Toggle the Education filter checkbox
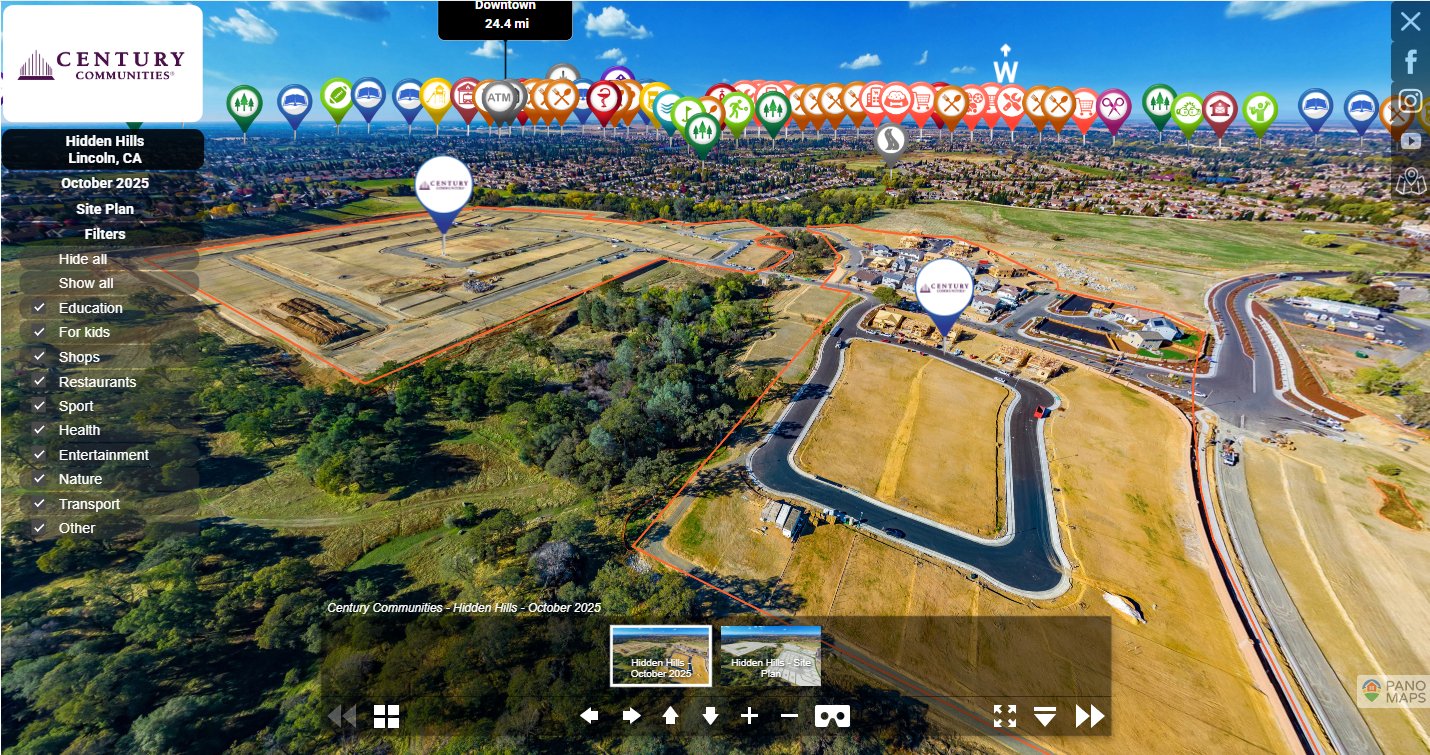 [x=39, y=308]
